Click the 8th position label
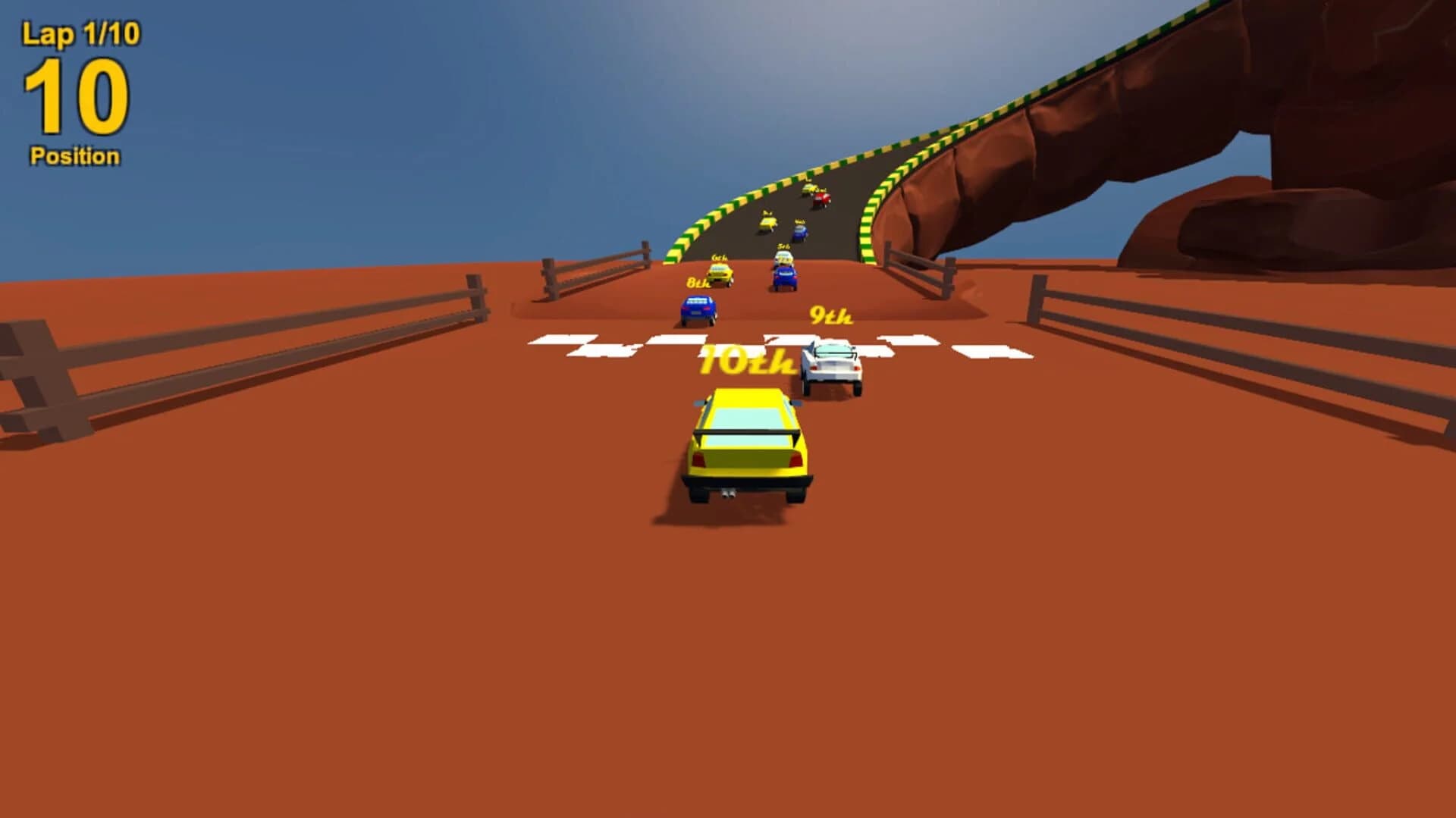This screenshot has width=1456, height=818. coord(698,283)
